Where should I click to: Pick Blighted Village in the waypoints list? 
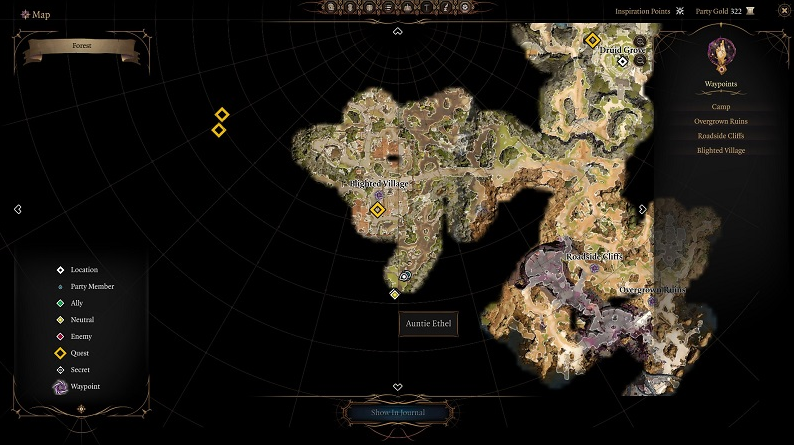pos(720,151)
